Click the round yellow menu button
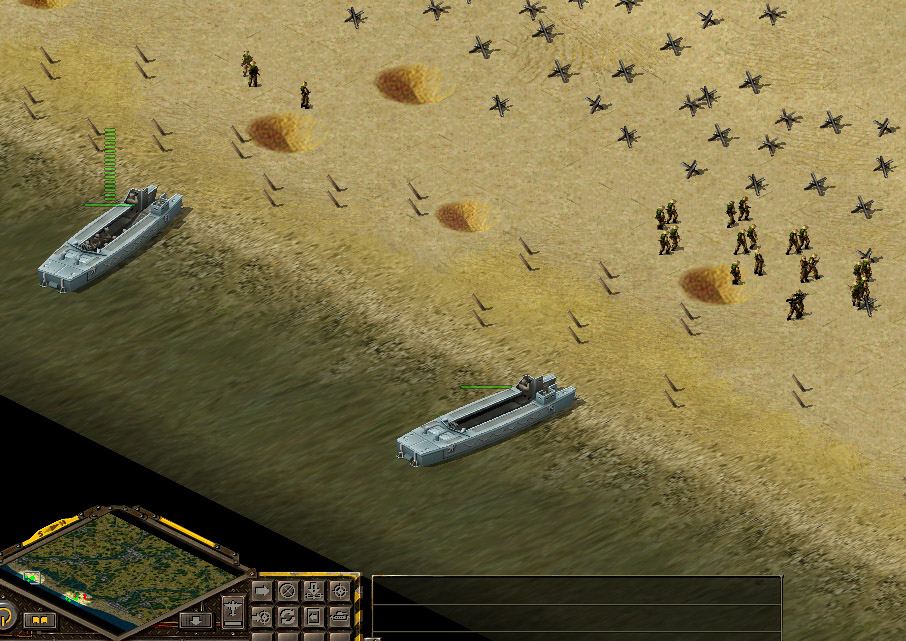This screenshot has height=641, width=906. click(x=5, y=616)
